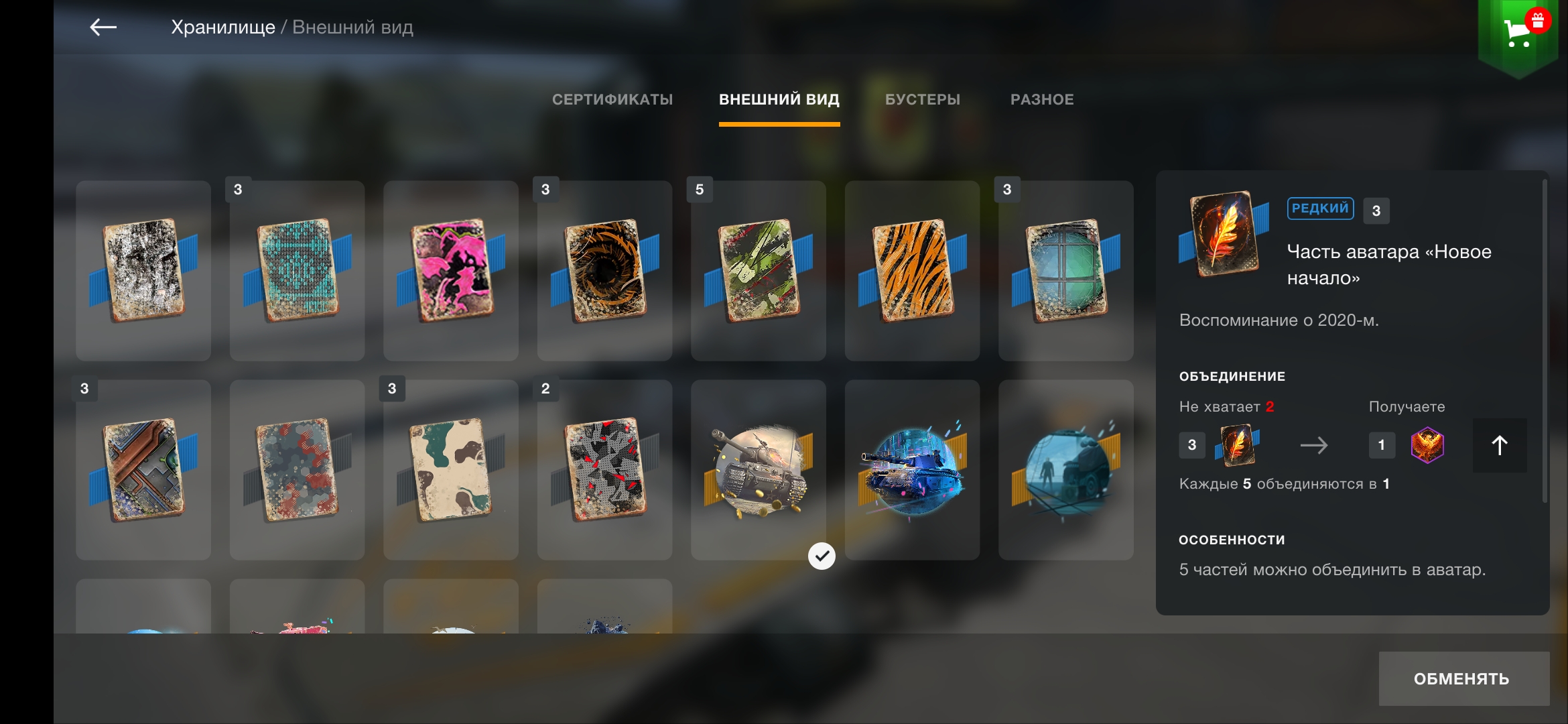This screenshot has width=1568, height=724.
Task: Pick the circuit pipes pattern camouflage card
Action: pos(143,470)
